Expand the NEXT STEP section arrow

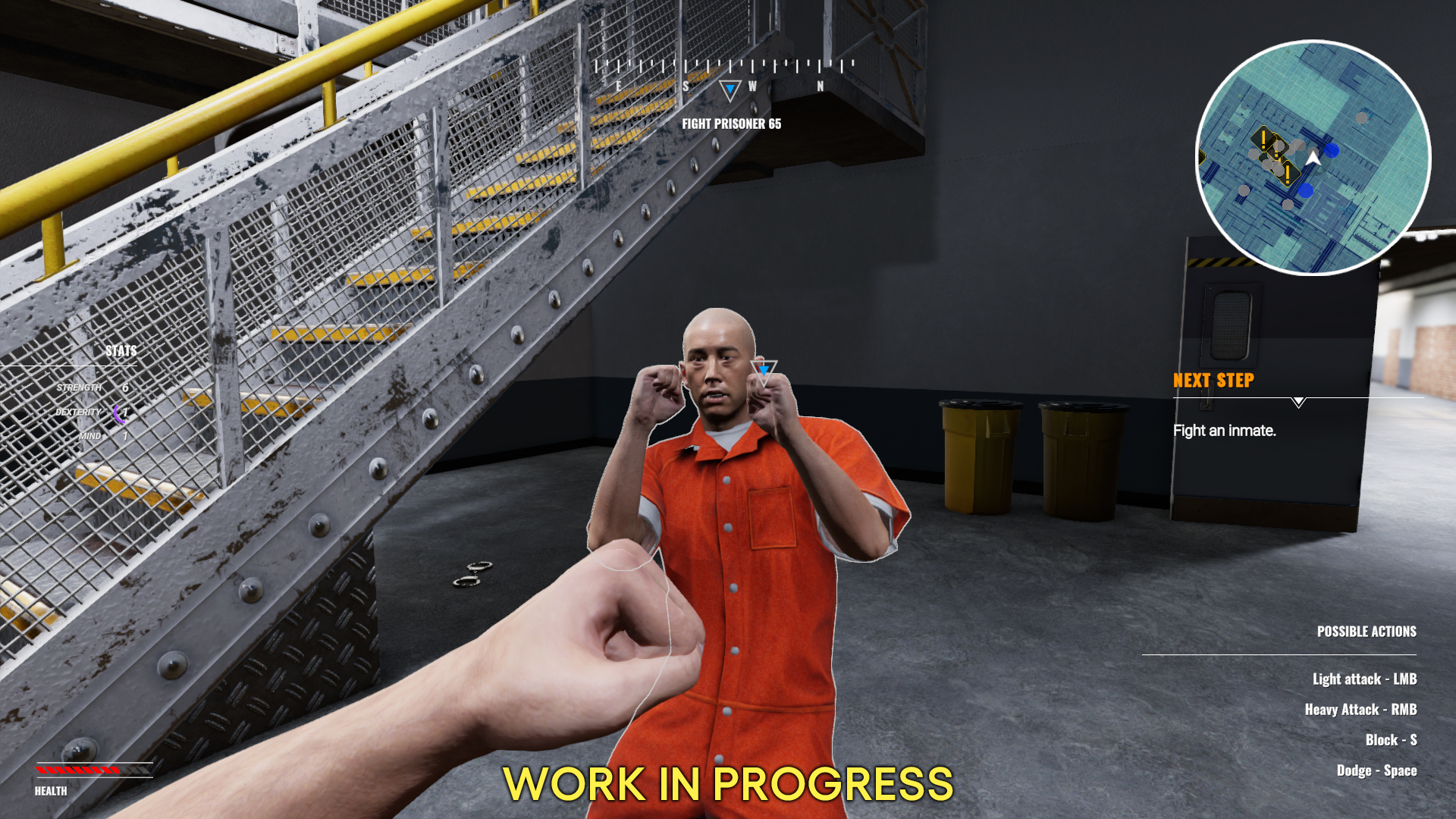[x=1298, y=403]
